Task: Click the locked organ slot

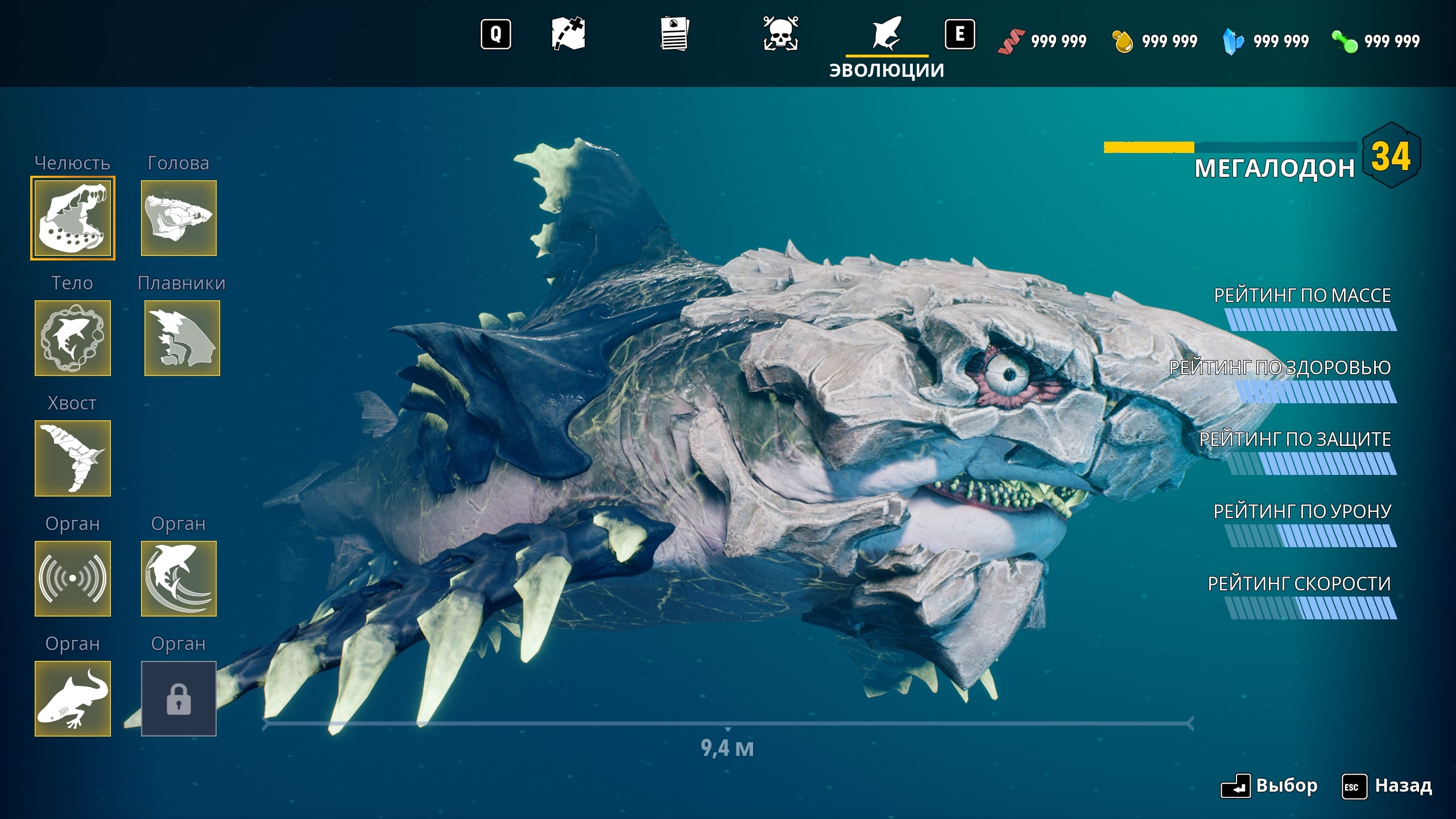Action: [x=179, y=698]
